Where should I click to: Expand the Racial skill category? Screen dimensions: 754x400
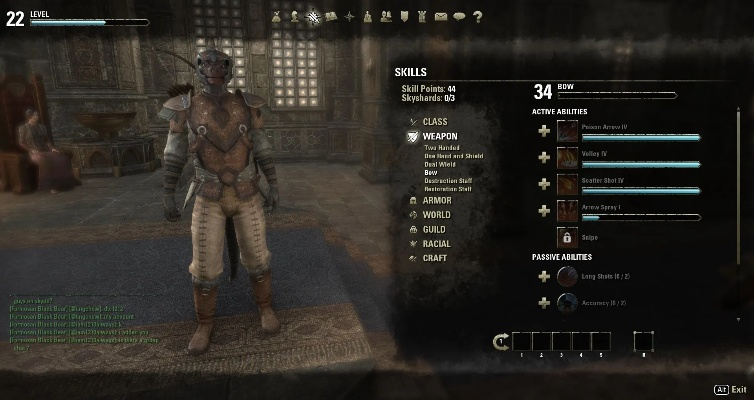click(x=436, y=243)
